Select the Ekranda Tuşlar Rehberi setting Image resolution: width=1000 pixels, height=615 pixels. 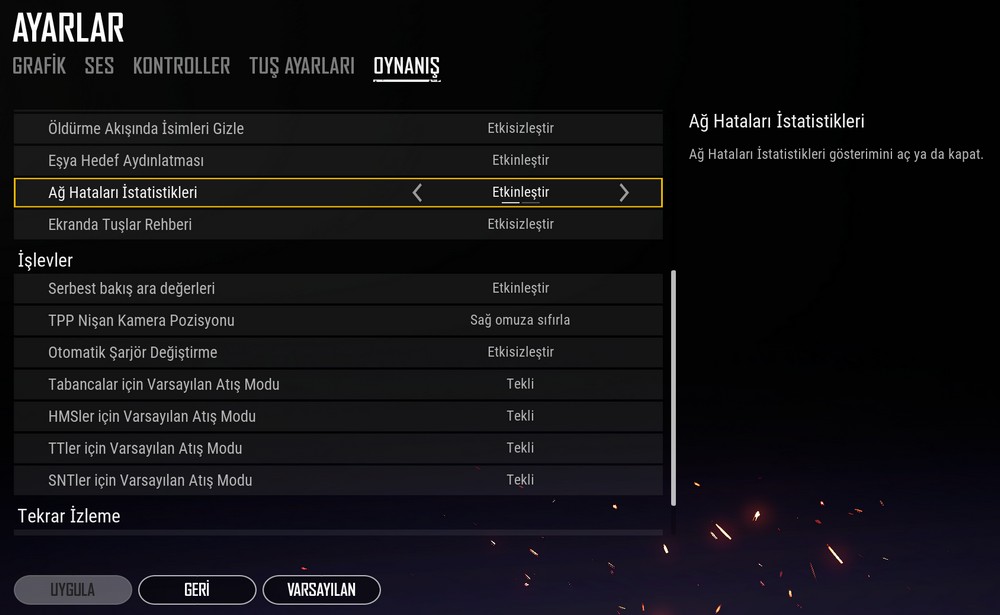tap(338, 225)
